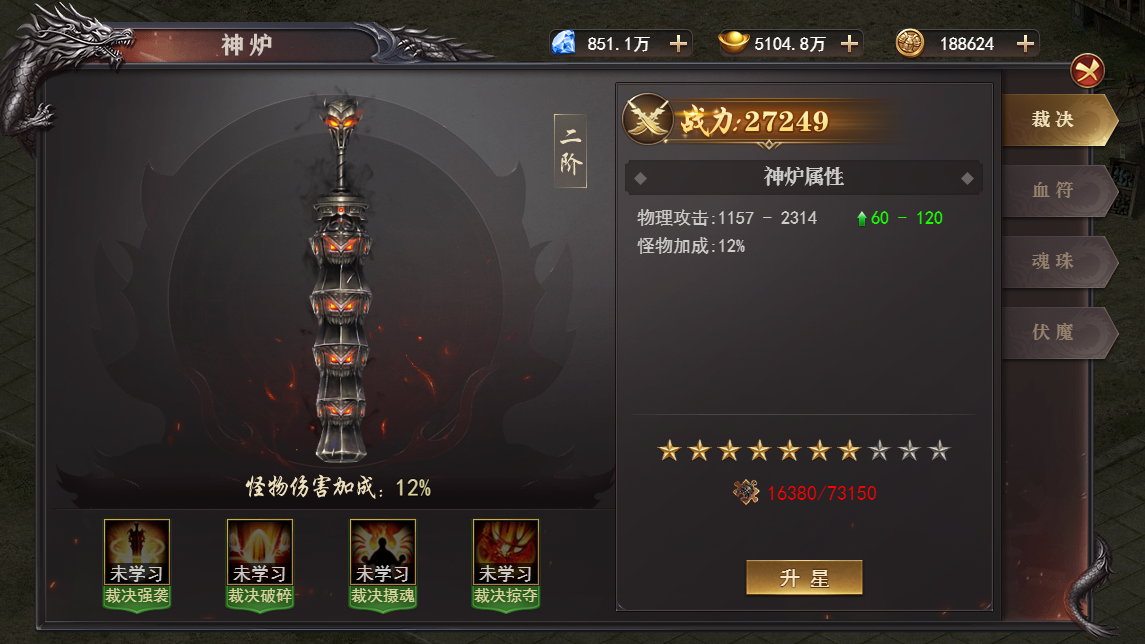The image size is (1145, 644).
Task: Click the upgrade material icon beside 16380/73150
Action: (746, 492)
